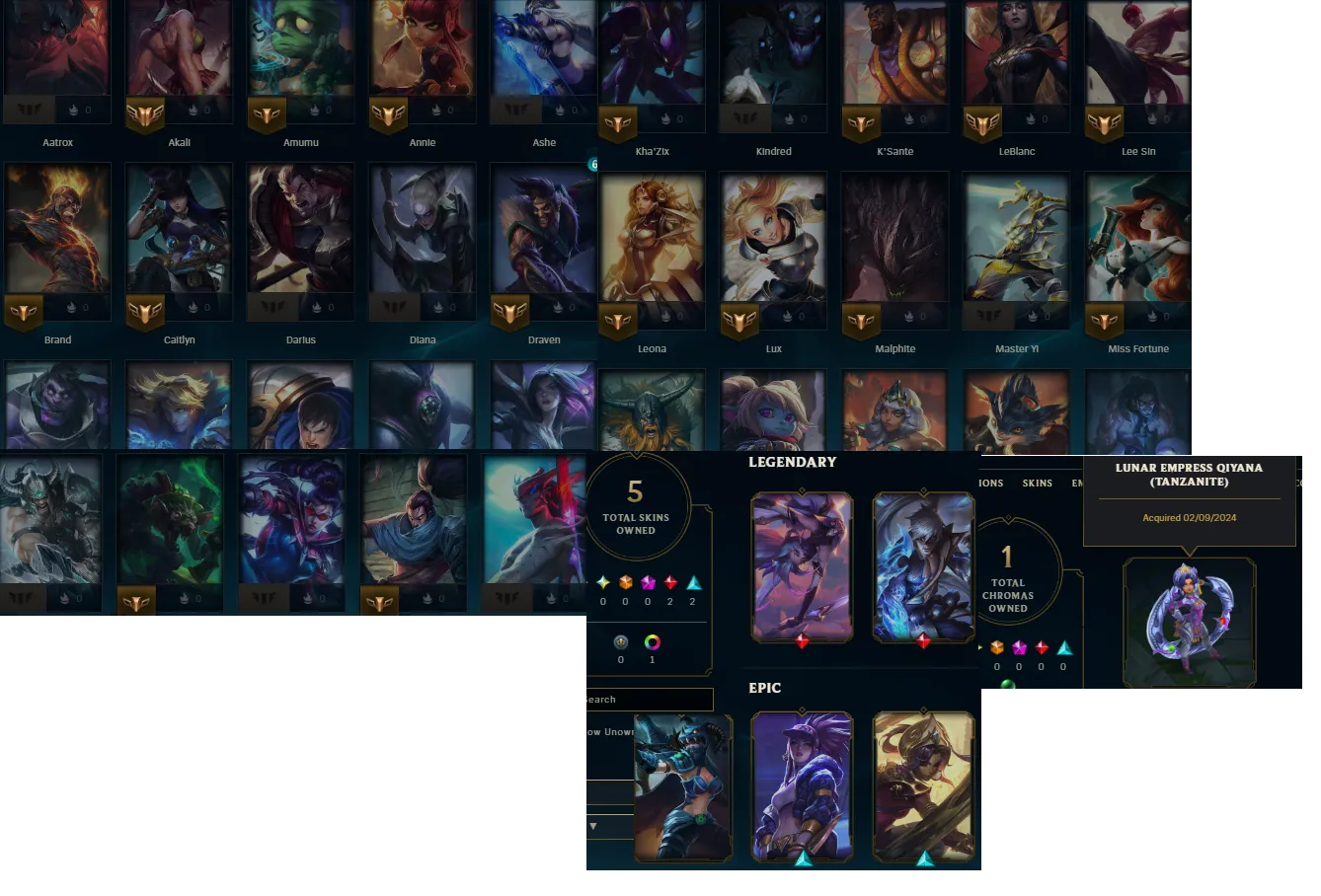Click the rainbow chroma wheel icon

coord(652,642)
